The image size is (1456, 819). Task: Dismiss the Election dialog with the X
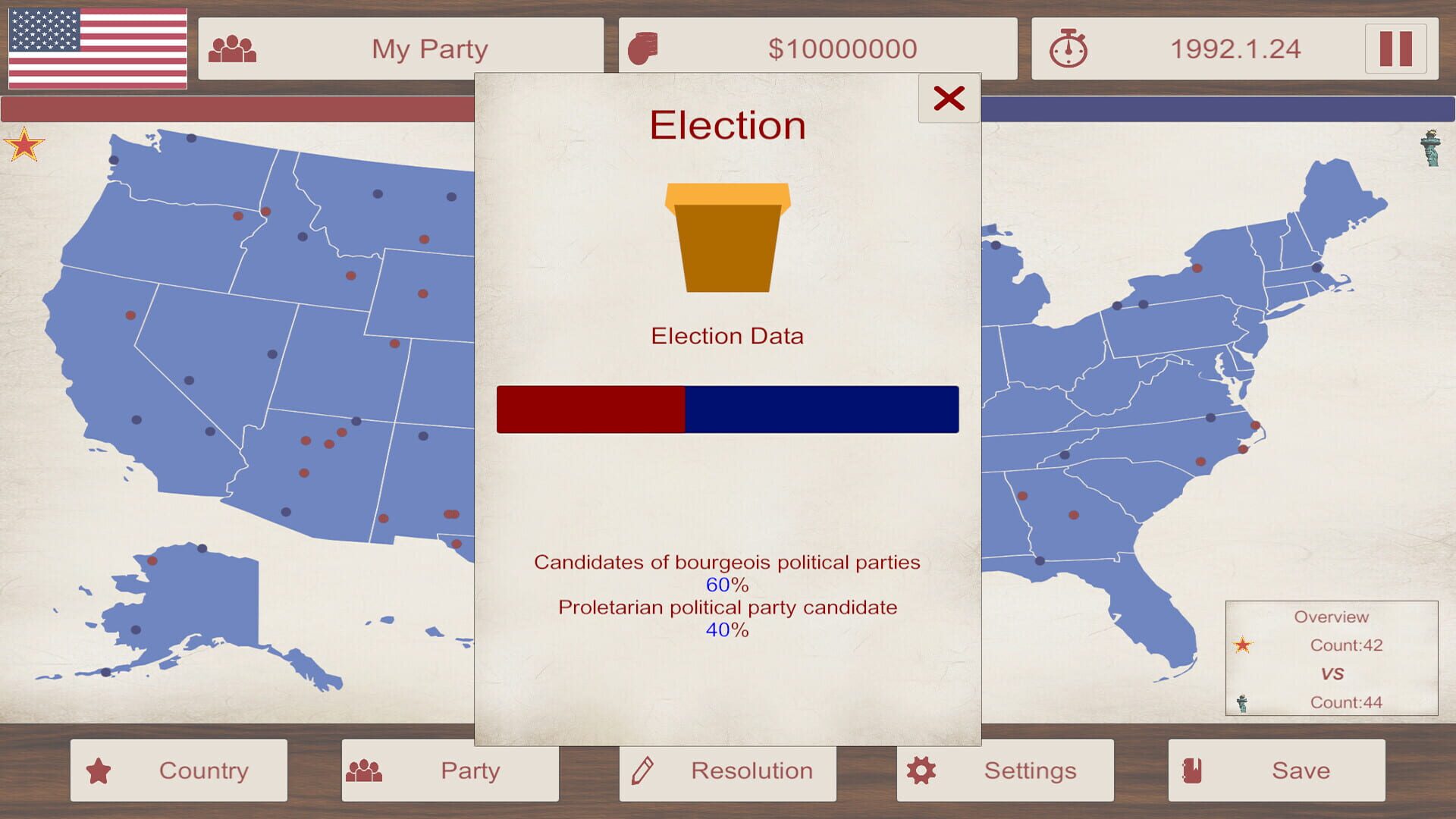[x=949, y=98]
